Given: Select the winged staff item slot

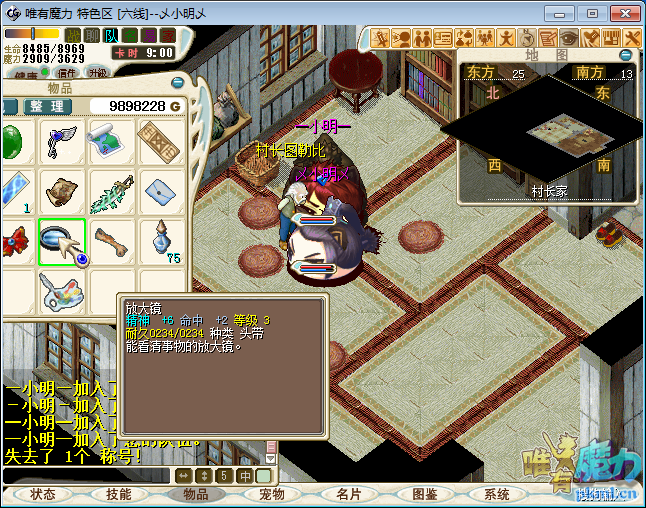Looking at the screenshot, I should tap(62, 143).
